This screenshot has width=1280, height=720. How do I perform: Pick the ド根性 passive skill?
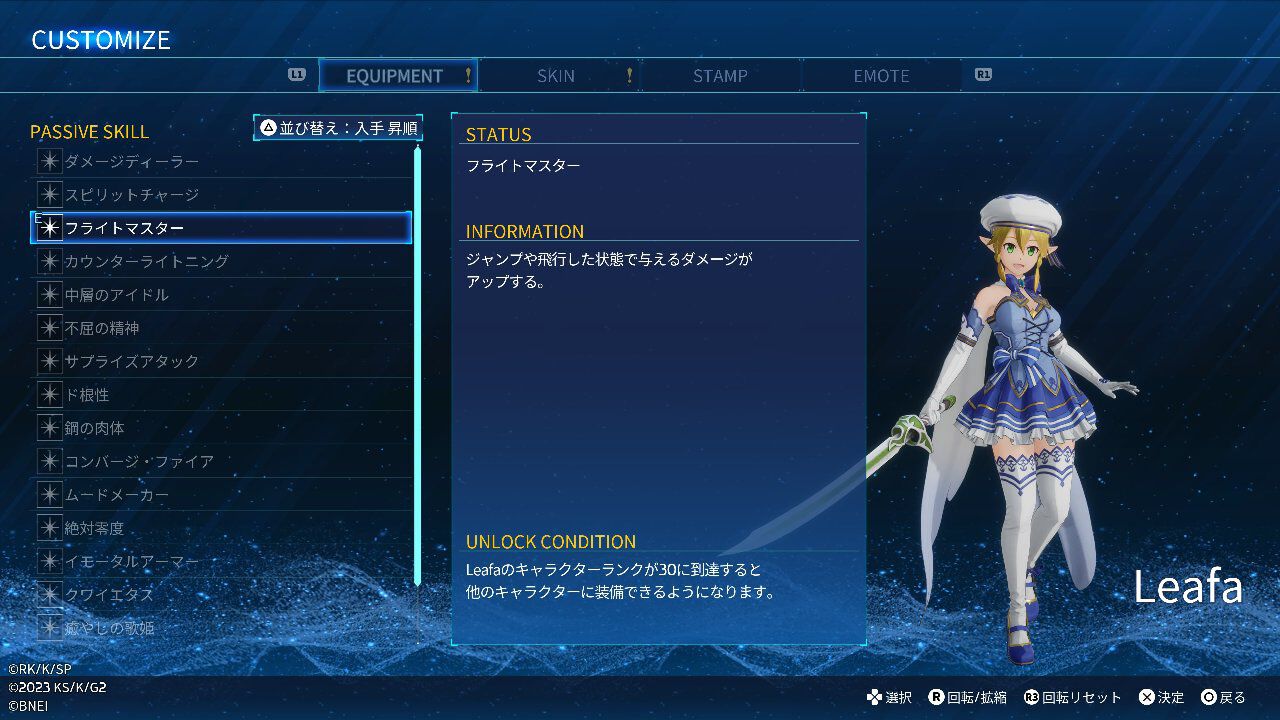coord(221,395)
